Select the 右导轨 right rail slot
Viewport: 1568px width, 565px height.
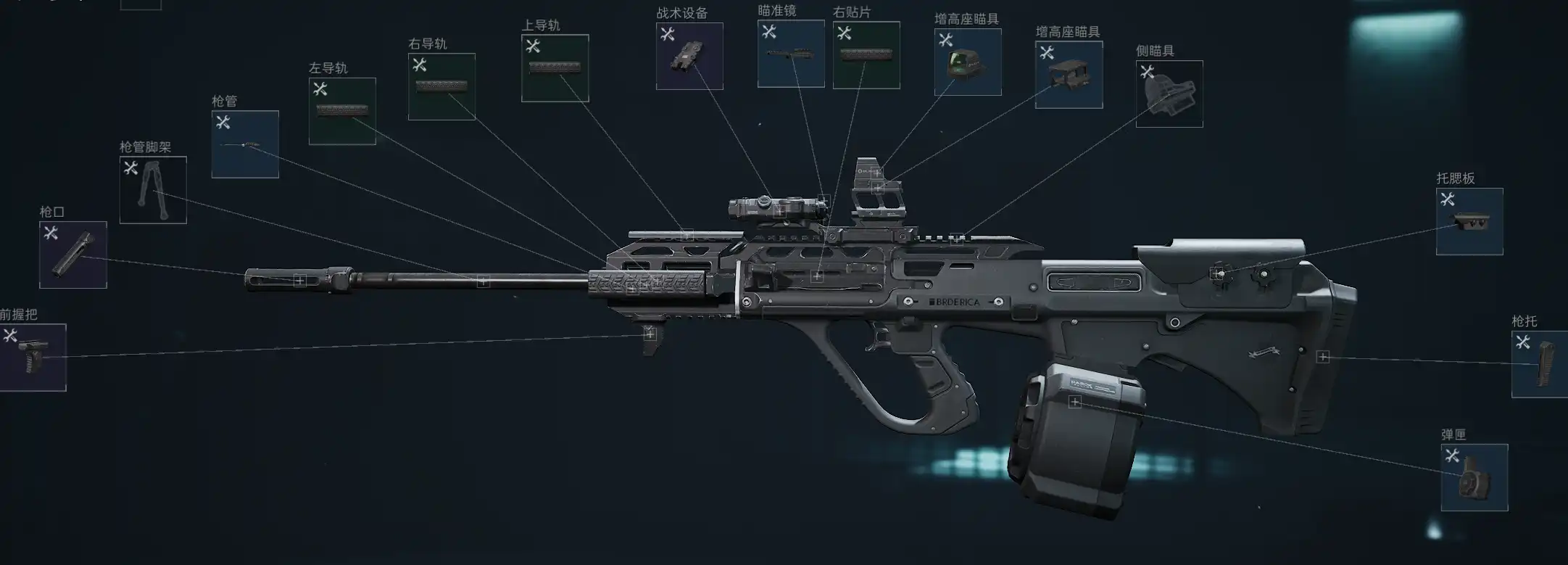tap(441, 86)
